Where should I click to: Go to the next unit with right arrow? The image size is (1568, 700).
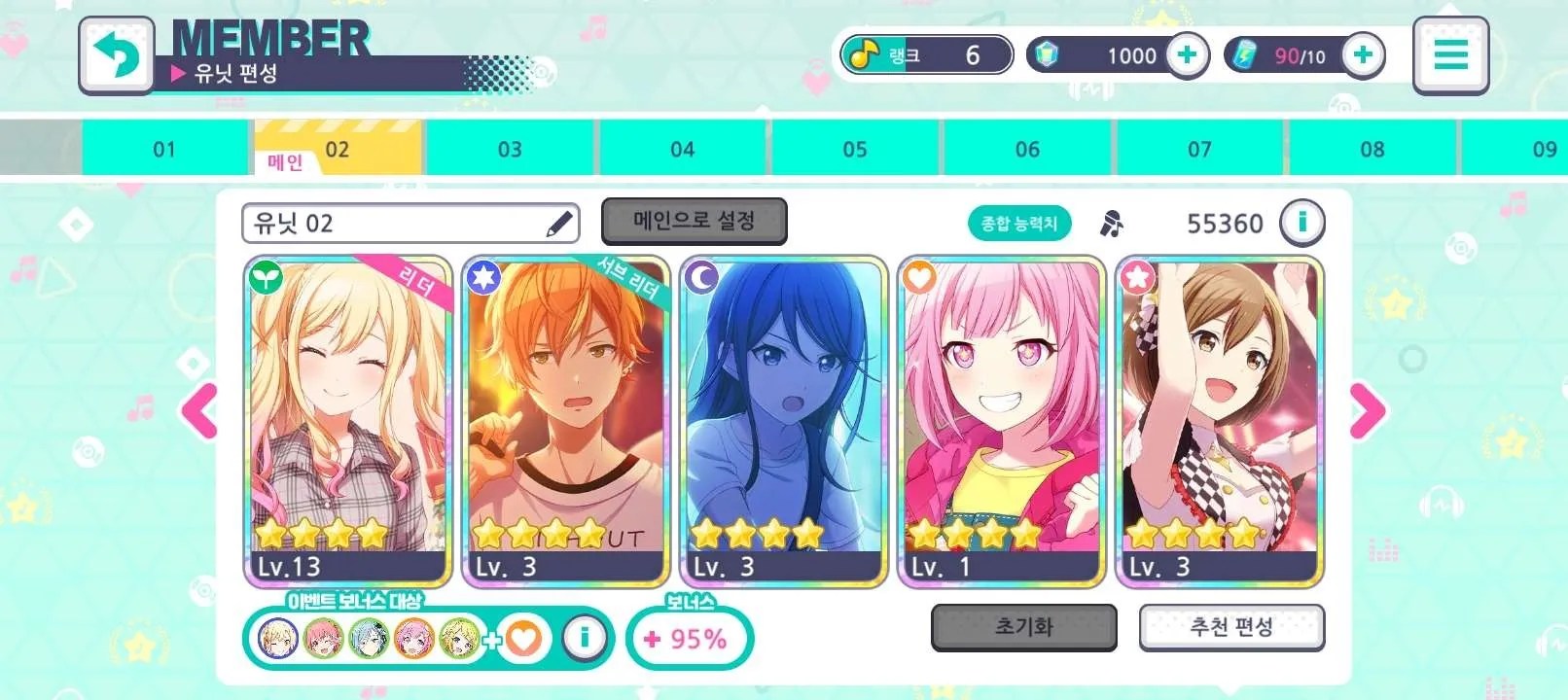tap(1366, 410)
